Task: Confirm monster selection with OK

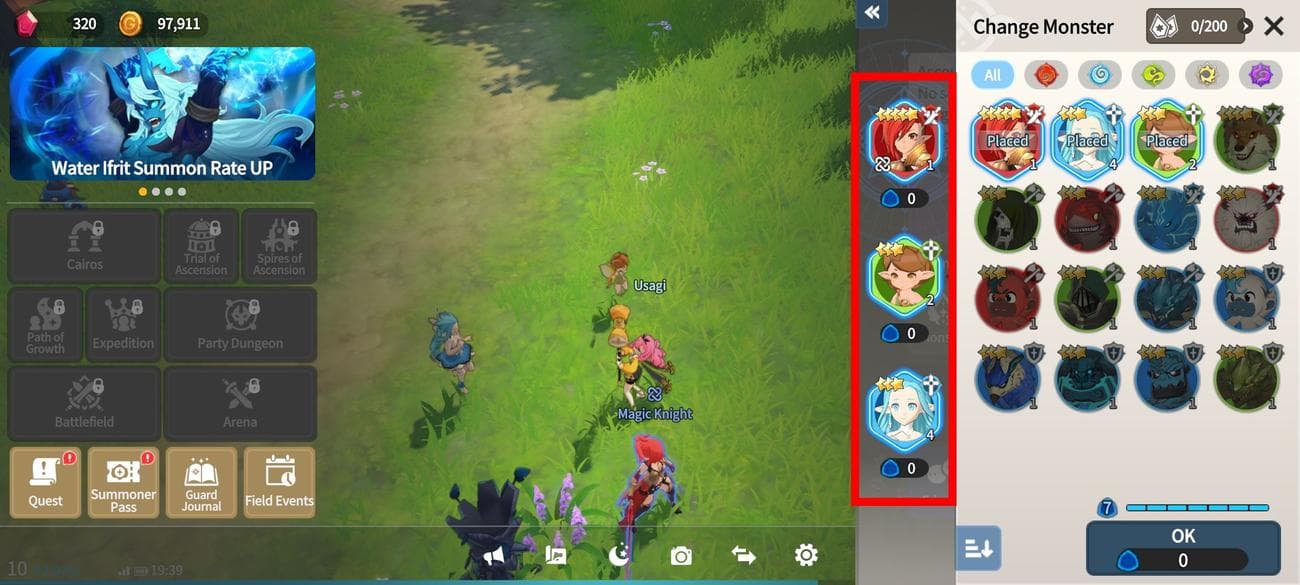Action: (1183, 547)
